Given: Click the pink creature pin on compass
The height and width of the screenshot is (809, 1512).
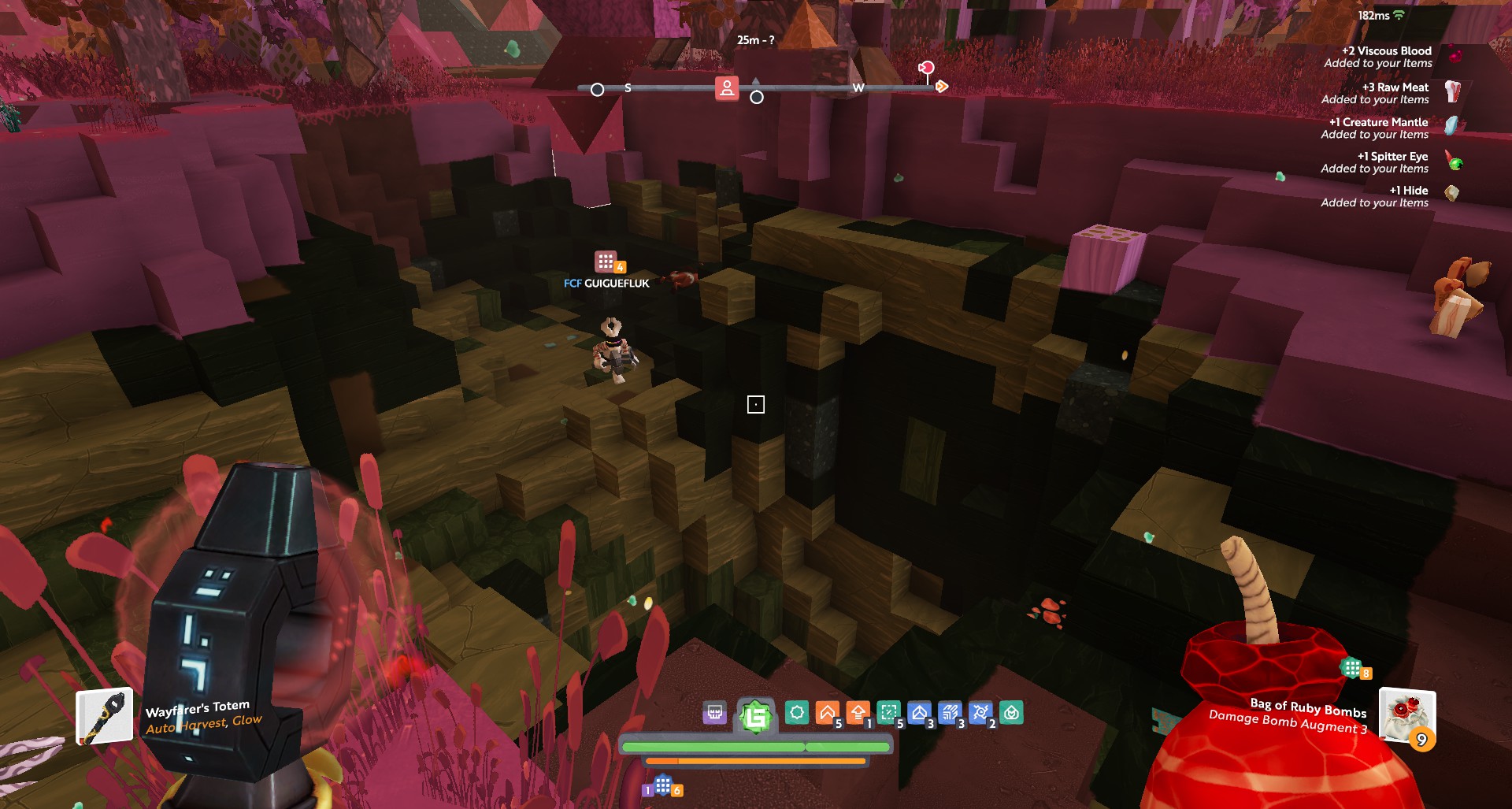Looking at the screenshot, I should [x=926, y=69].
